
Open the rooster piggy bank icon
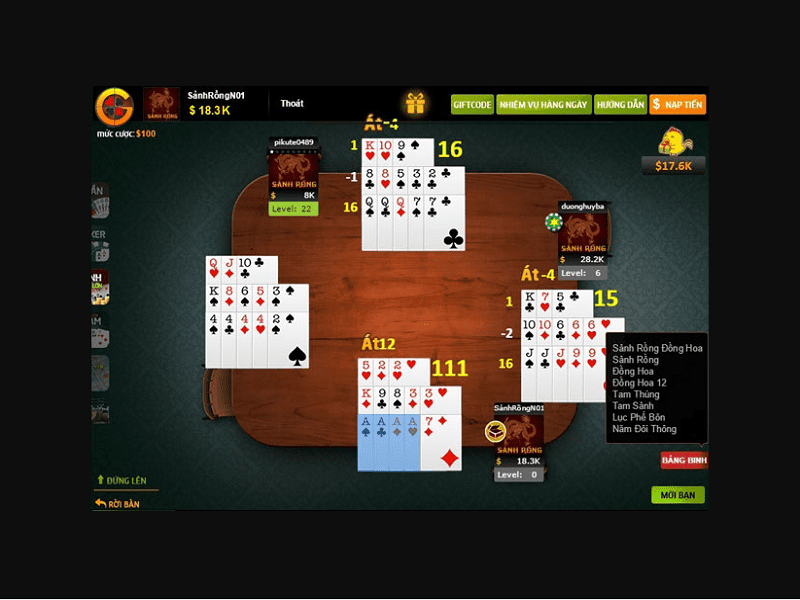(672, 142)
